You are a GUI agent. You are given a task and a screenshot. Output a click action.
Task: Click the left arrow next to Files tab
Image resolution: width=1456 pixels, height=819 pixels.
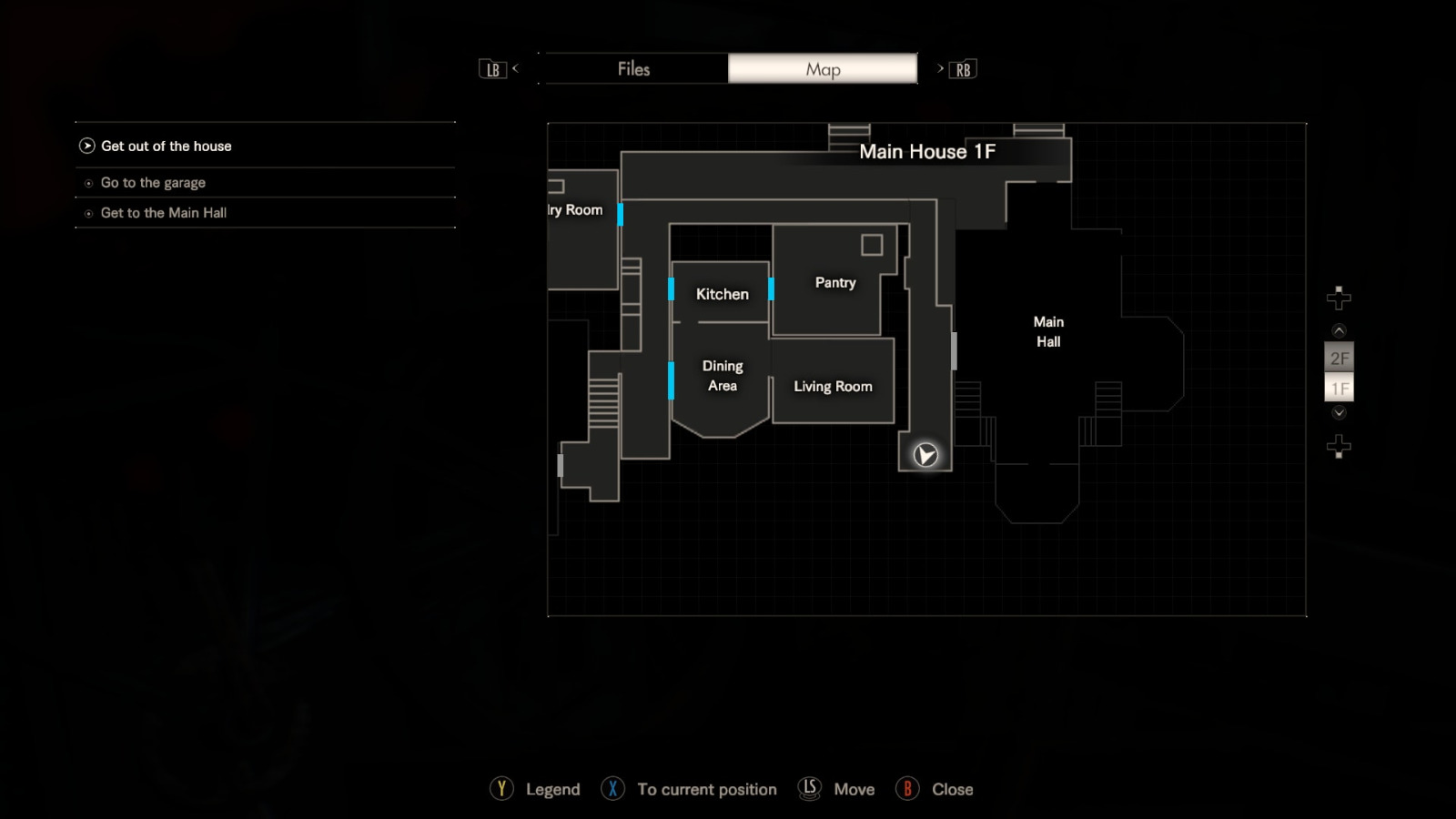516,68
